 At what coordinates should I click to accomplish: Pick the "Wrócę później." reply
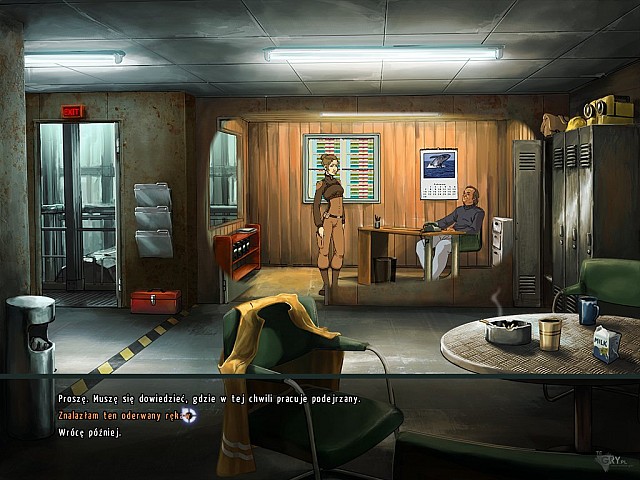pos(89,432)
